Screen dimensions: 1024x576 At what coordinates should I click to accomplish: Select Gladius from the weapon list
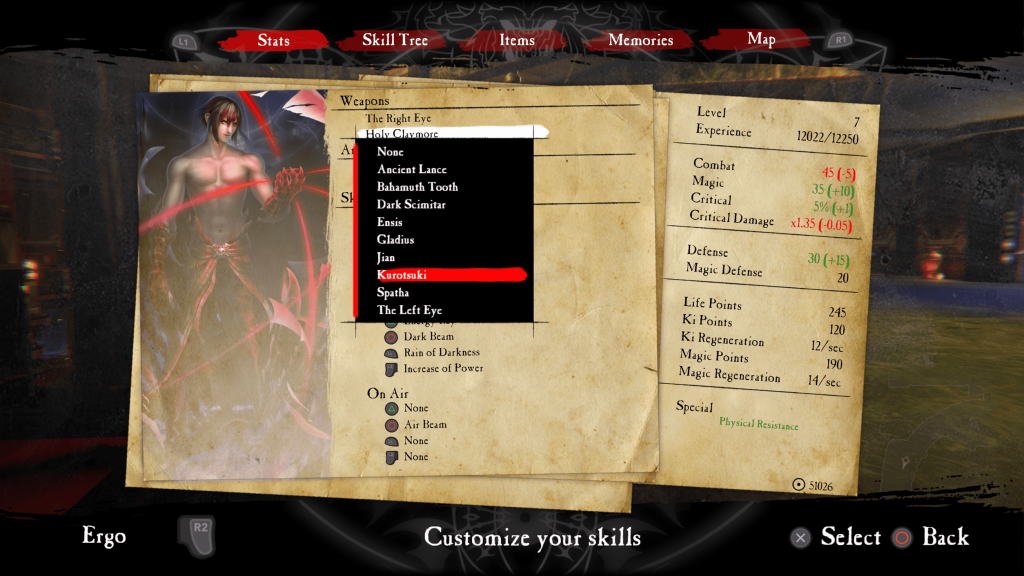(395, 240)
